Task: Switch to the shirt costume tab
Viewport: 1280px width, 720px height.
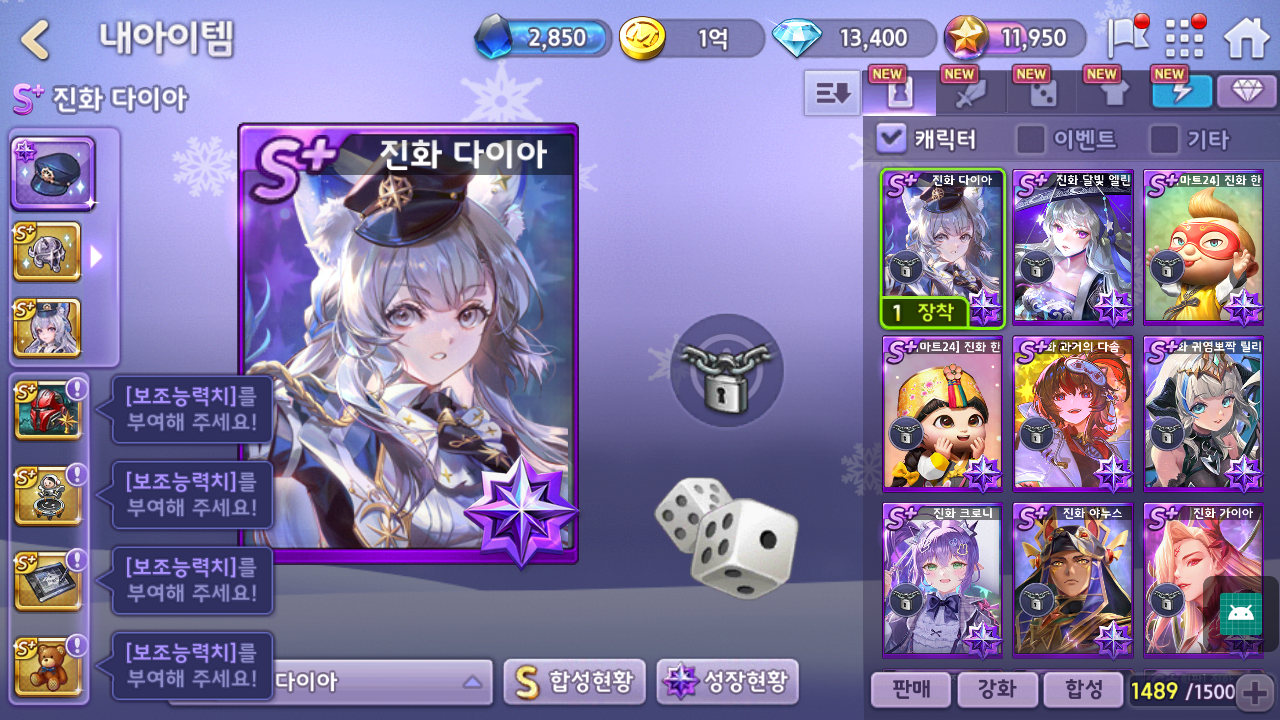Action: [1114, 93]
